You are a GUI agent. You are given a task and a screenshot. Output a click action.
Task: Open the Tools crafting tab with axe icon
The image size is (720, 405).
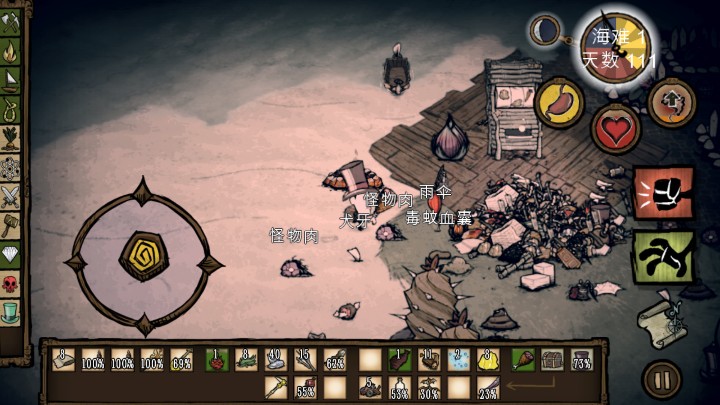tap(12, 21)
